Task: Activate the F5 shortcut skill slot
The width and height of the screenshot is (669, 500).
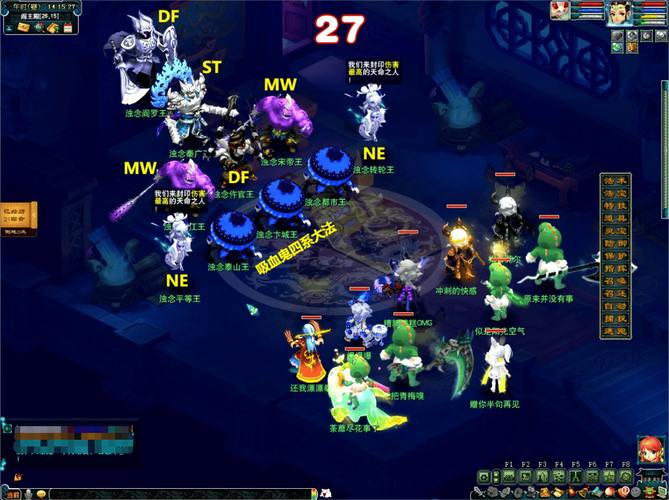Action: 576,476
